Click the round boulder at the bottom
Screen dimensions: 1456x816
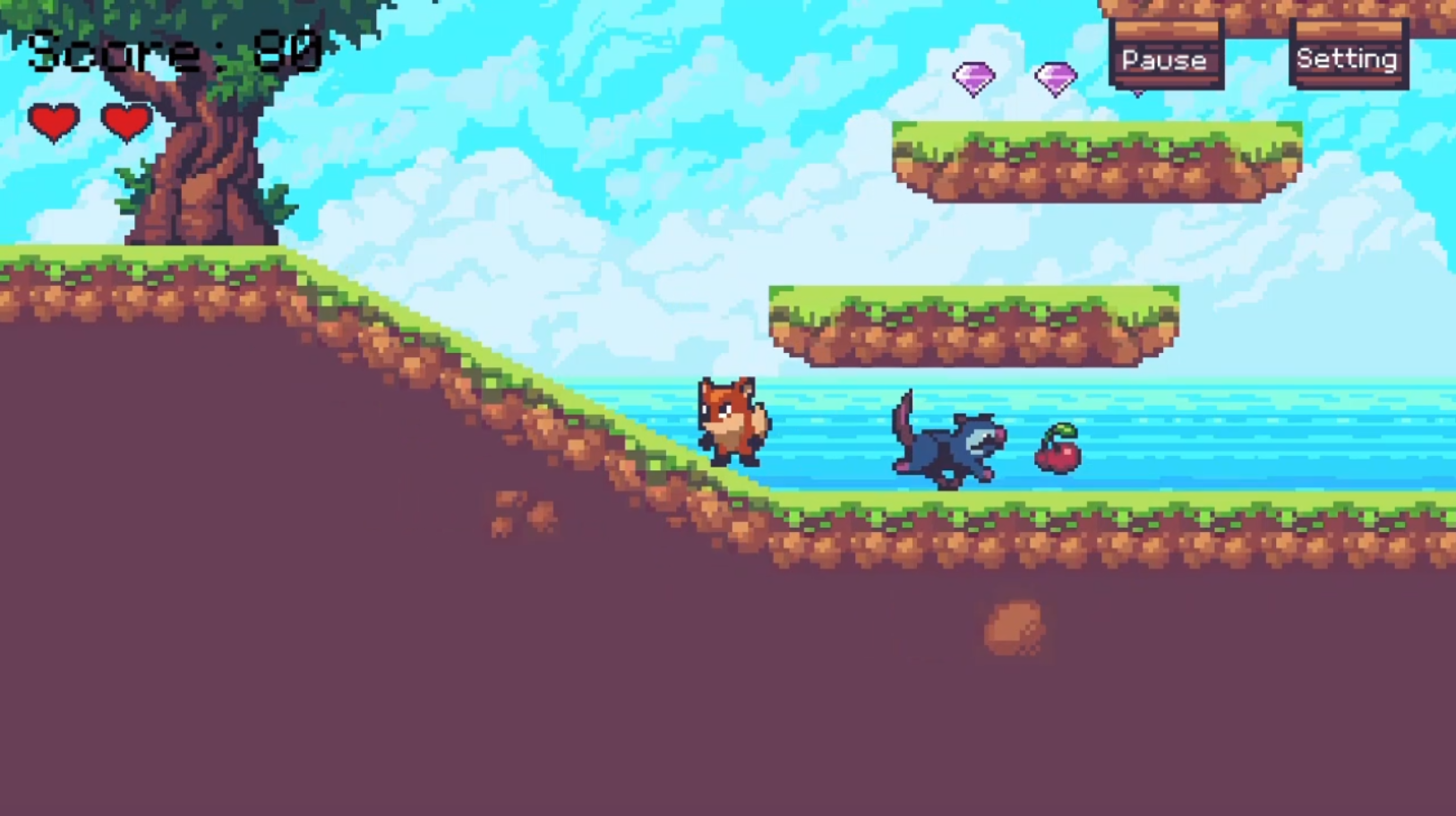click(x=1016, y=627)
